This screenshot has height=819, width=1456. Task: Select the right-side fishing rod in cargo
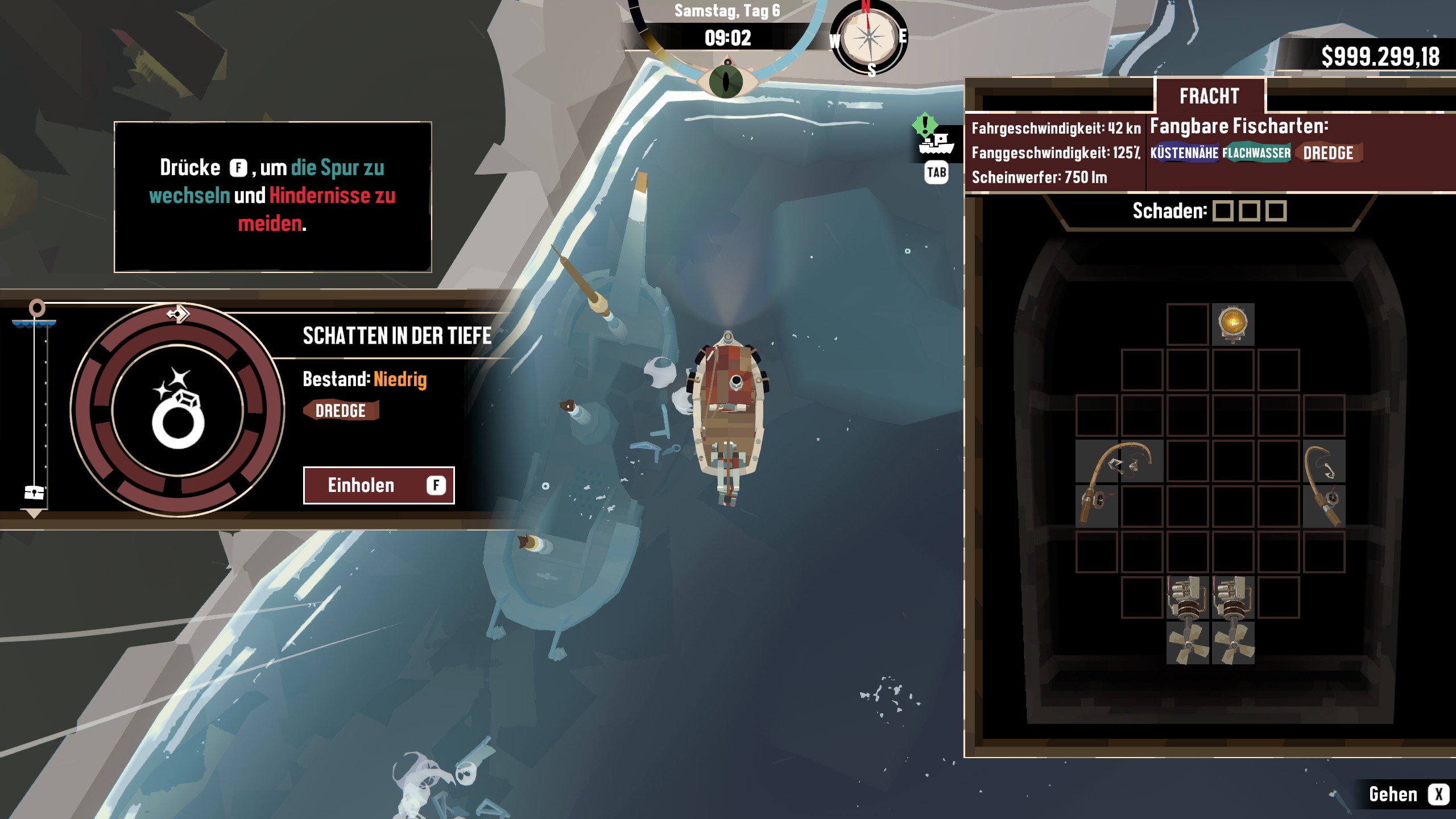(1324, 483)
